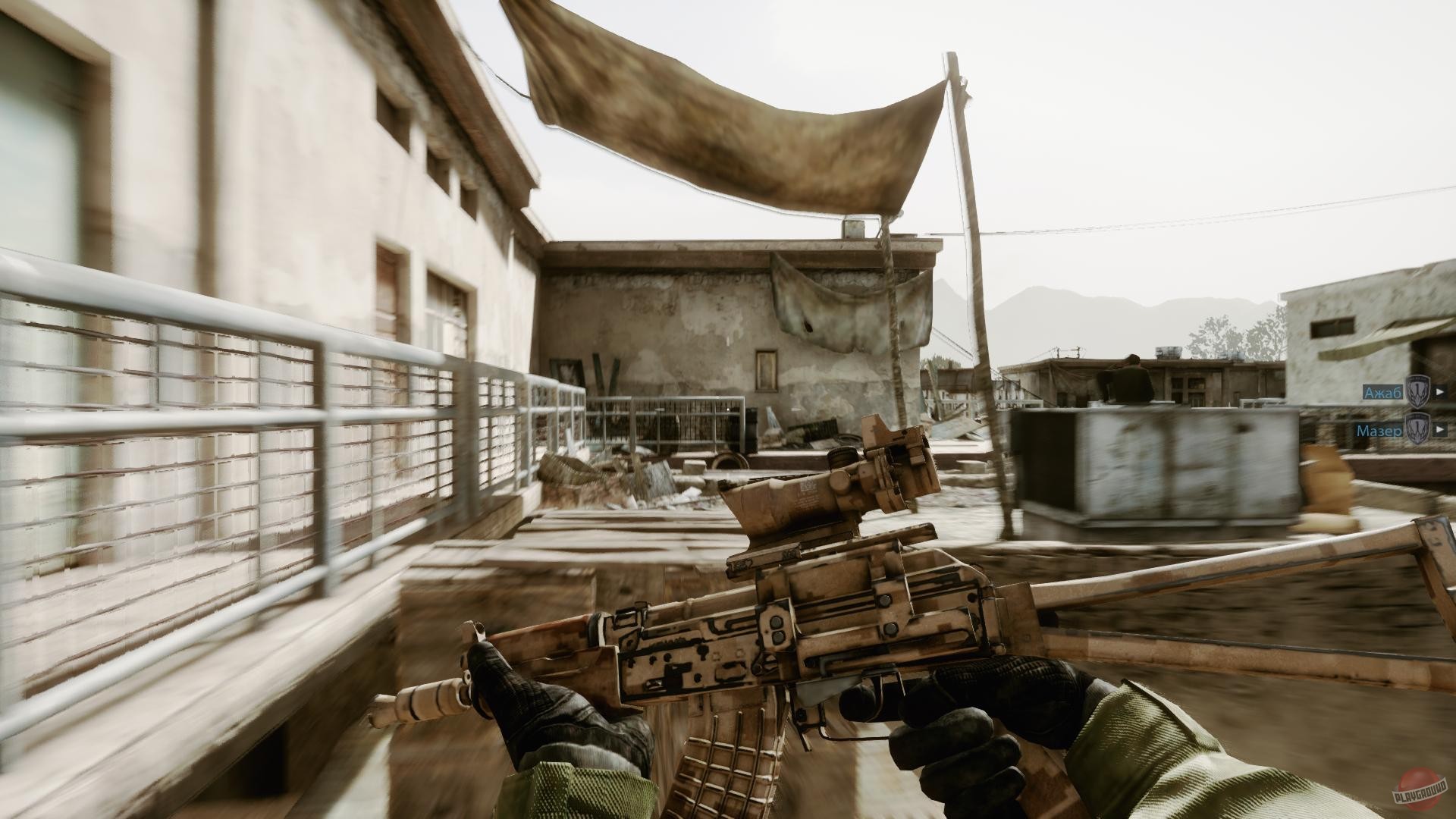1456x819 pixels.
Task: Click the clan shield emblem beside Ажаб
Action: tap(1417, 392)
